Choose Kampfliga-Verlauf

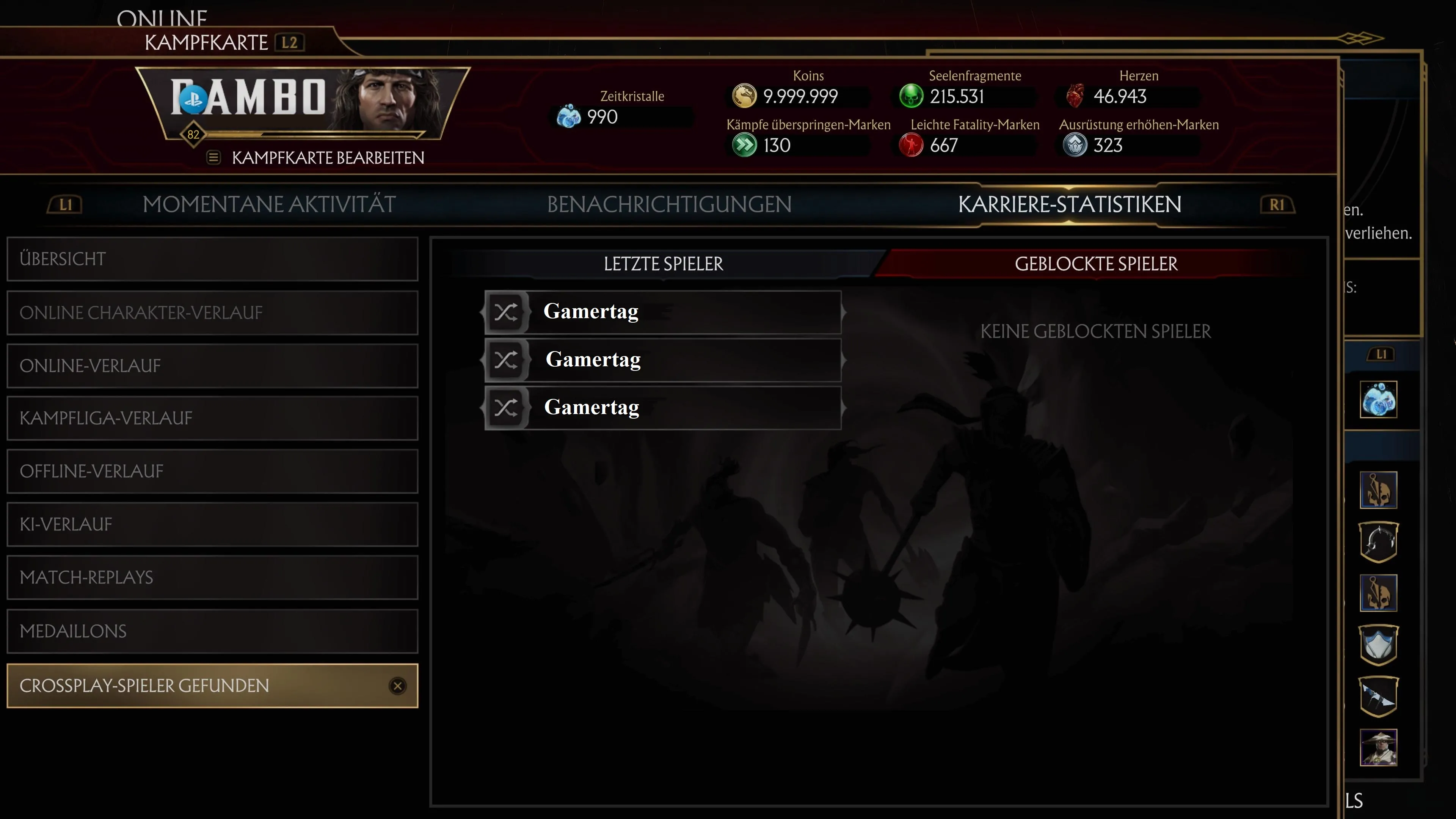(212, 418)
